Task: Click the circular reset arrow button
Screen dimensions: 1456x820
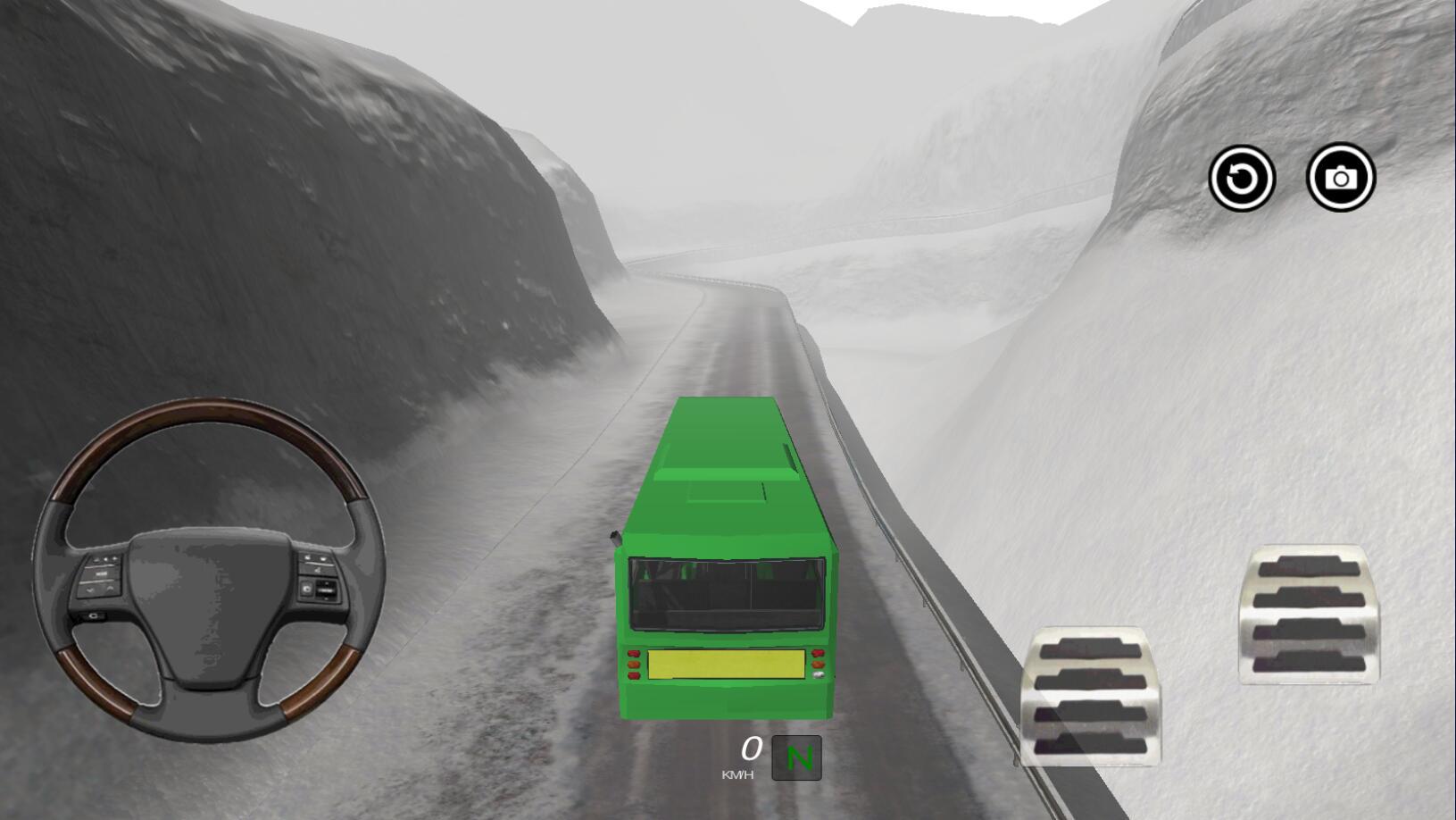Action: point(1242,179)
